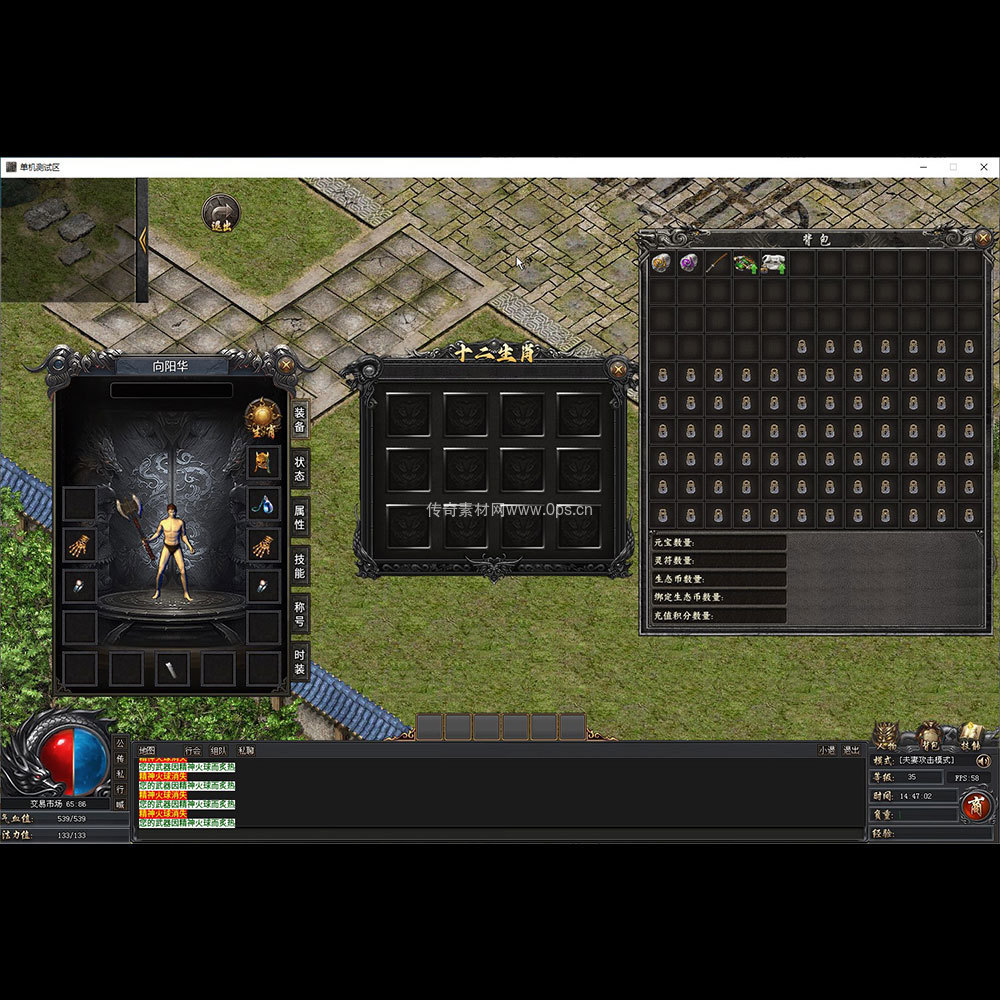Click the 退出 round exit button
Image resolution: width=1000 pixels, height=1000 pixels.
[x=221, y=213]
